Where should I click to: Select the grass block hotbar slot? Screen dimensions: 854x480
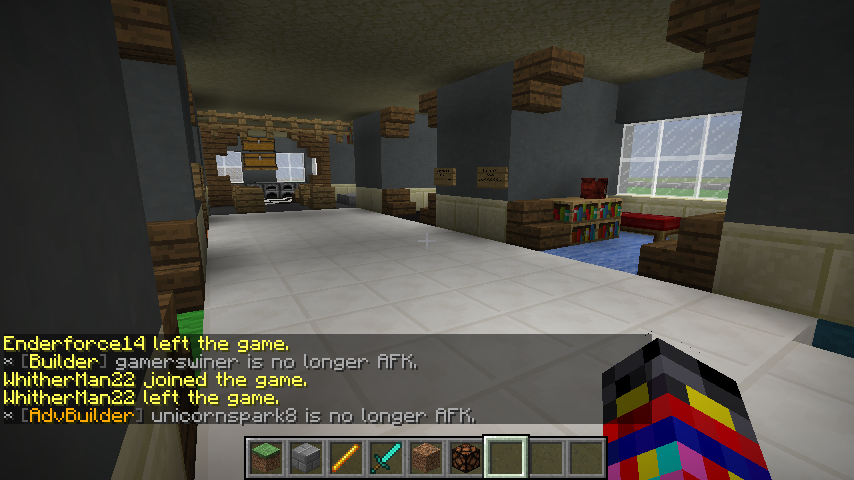point(266,457)
